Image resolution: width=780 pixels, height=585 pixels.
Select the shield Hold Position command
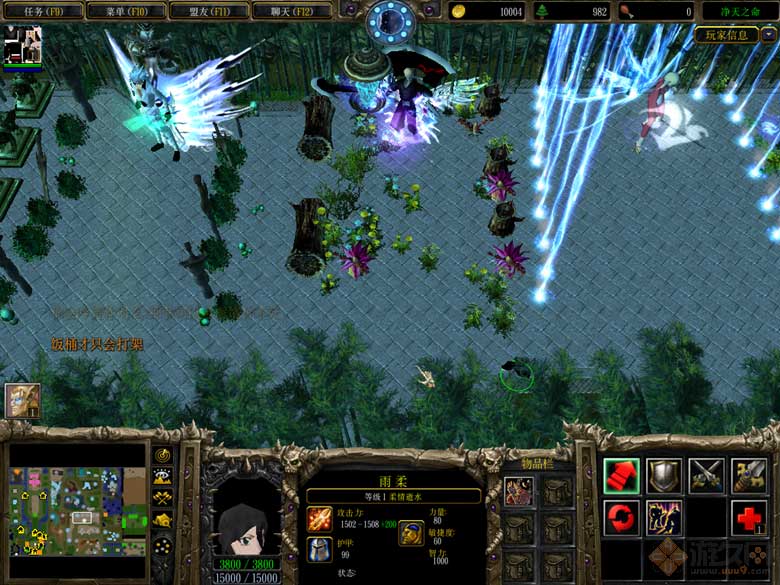click(664, 475)
